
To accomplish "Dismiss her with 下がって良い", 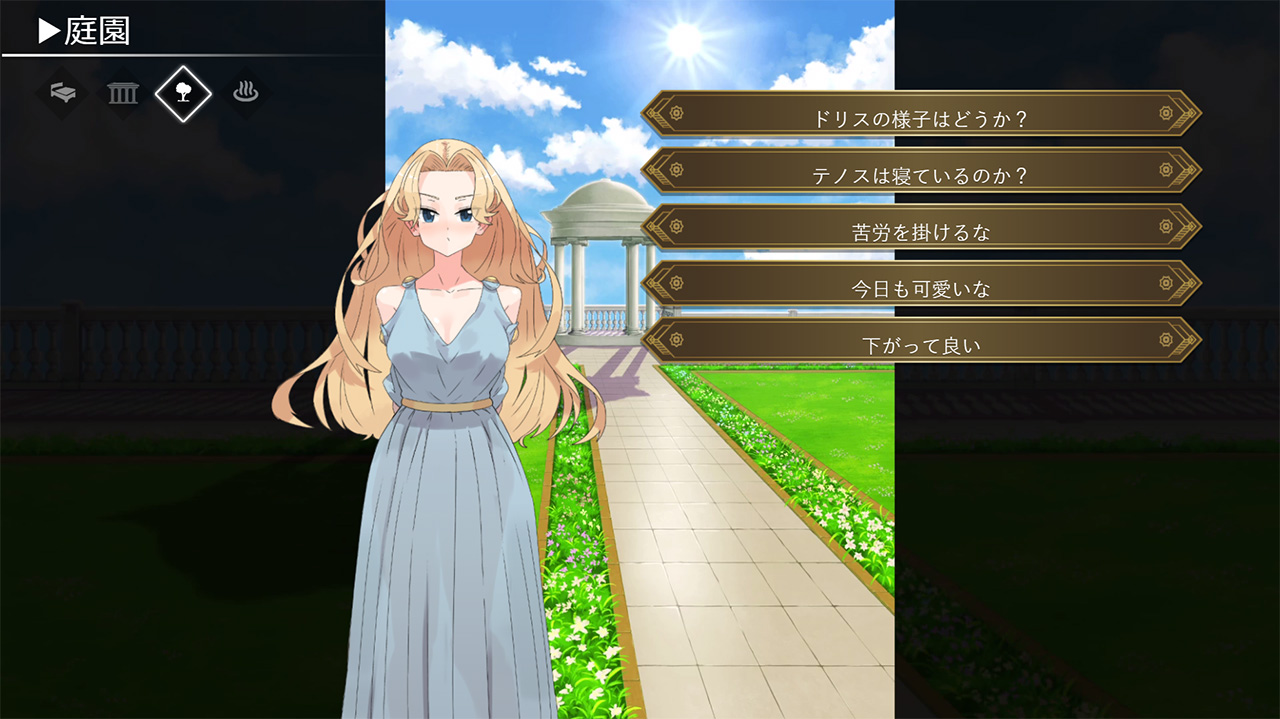I will [x=921, y=346].
